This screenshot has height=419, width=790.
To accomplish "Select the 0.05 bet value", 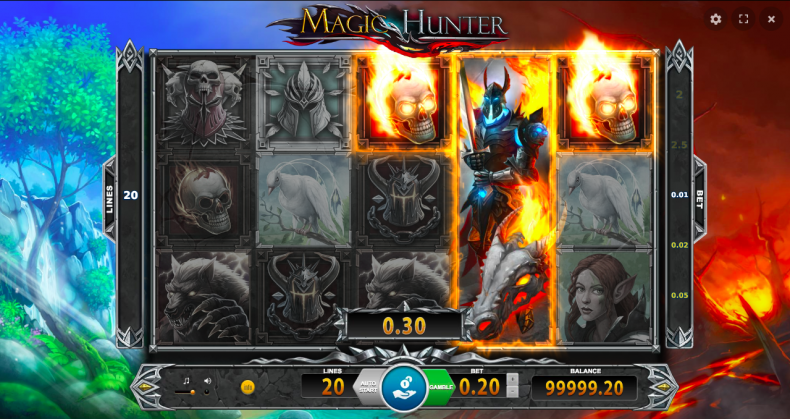I will [679, 295].
